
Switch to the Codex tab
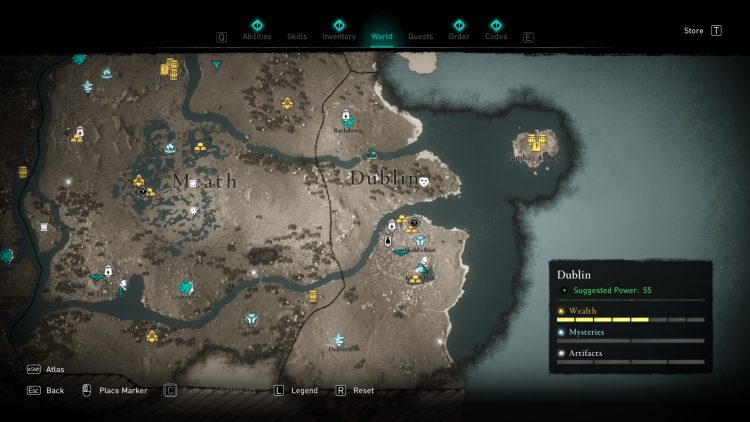pyautogui.click(x=496, y=36)
